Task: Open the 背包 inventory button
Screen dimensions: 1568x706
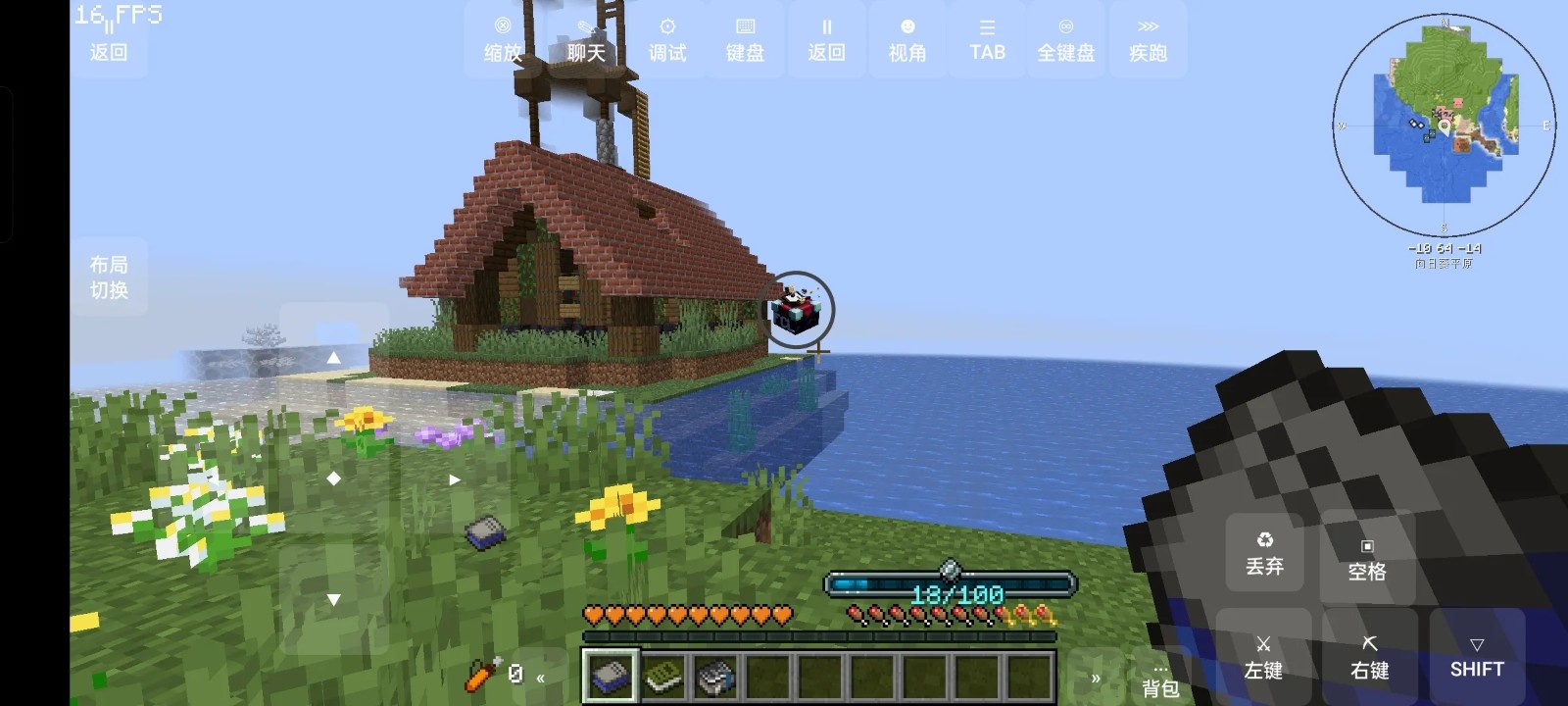Action: tap(1159, 681)
